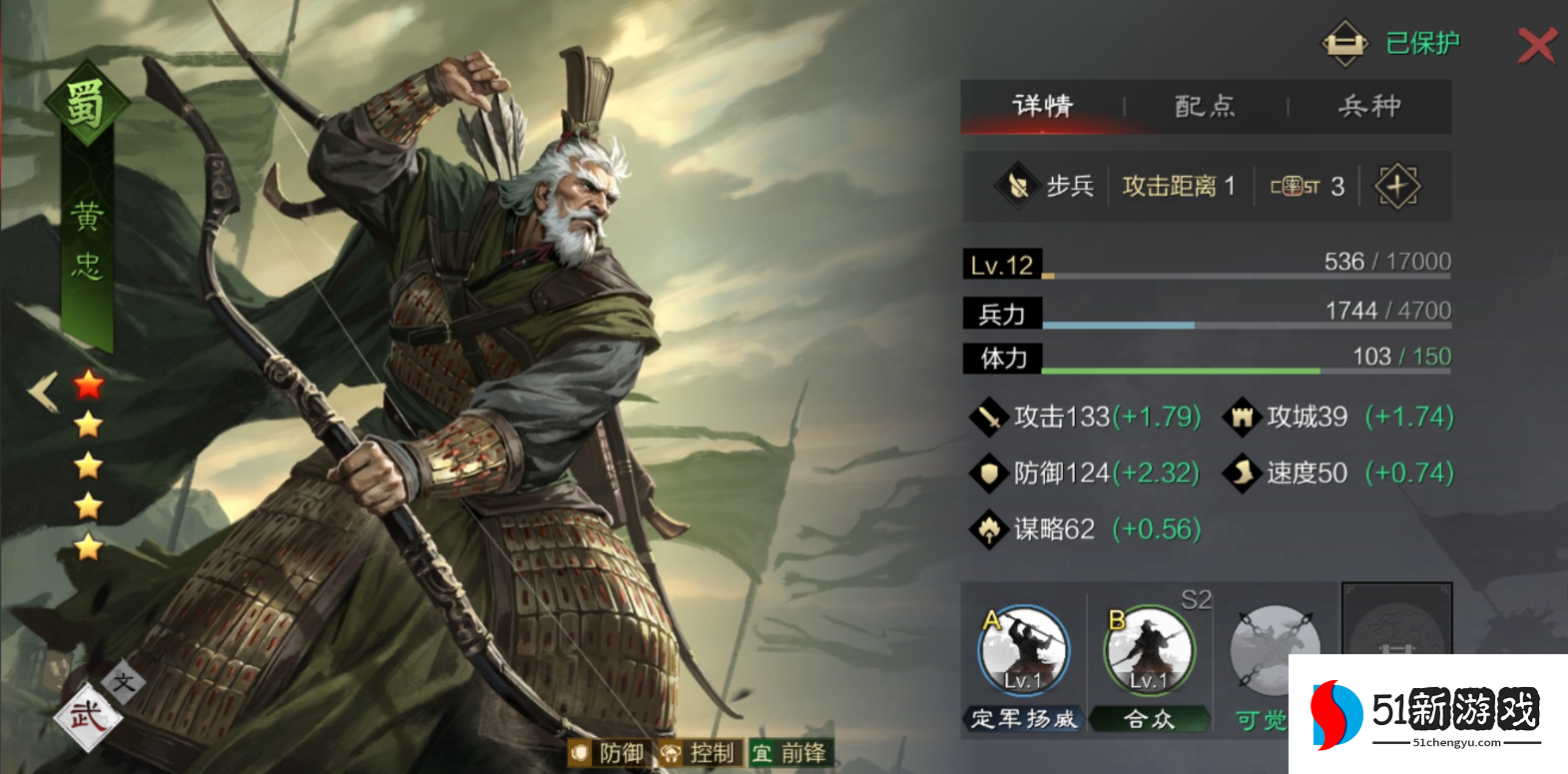
Task: Click the 攻击 attack stat sword icon
Action: (987, 416)
